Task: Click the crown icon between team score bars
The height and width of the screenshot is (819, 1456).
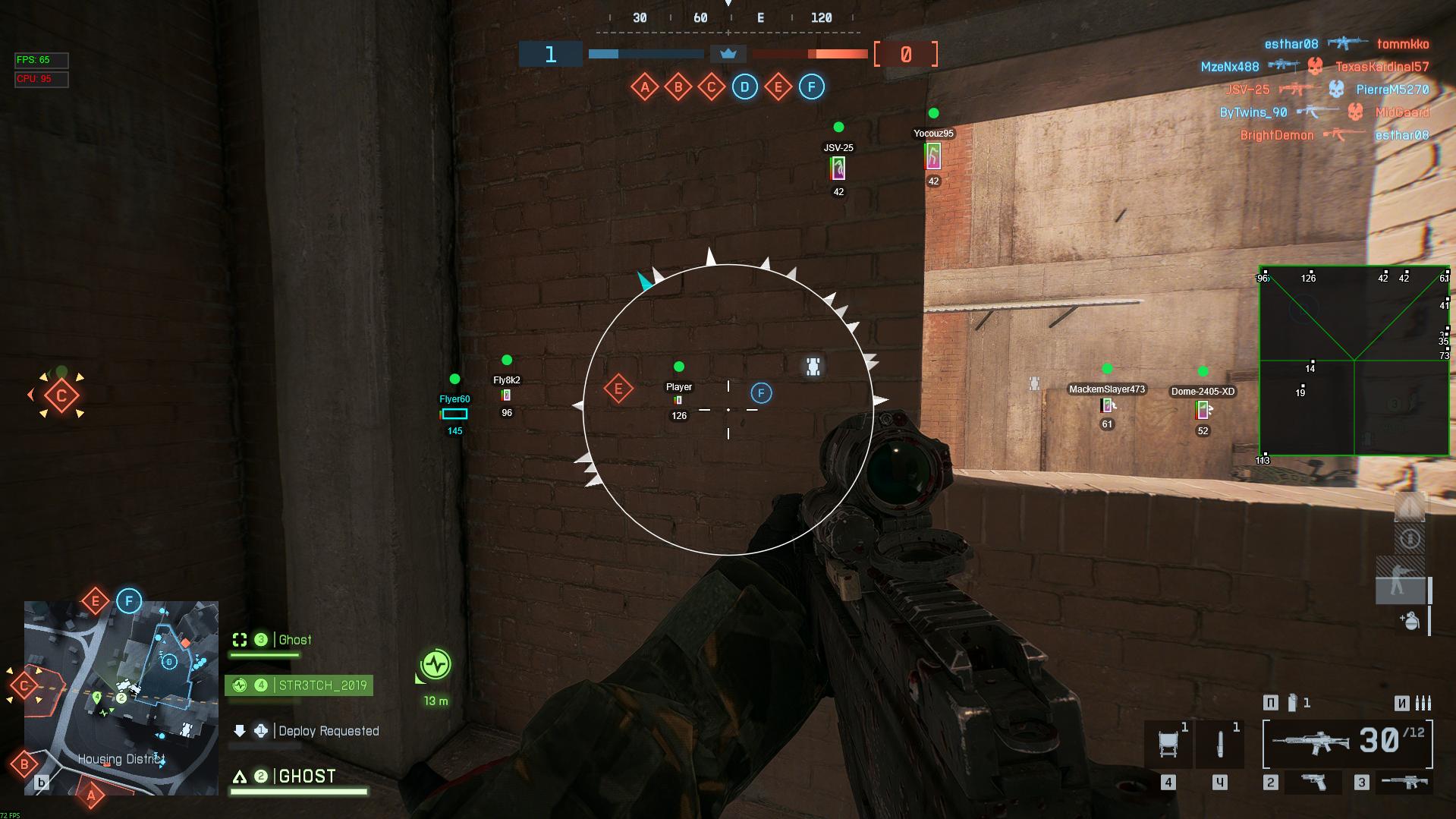Action: (x=728, y=54)
